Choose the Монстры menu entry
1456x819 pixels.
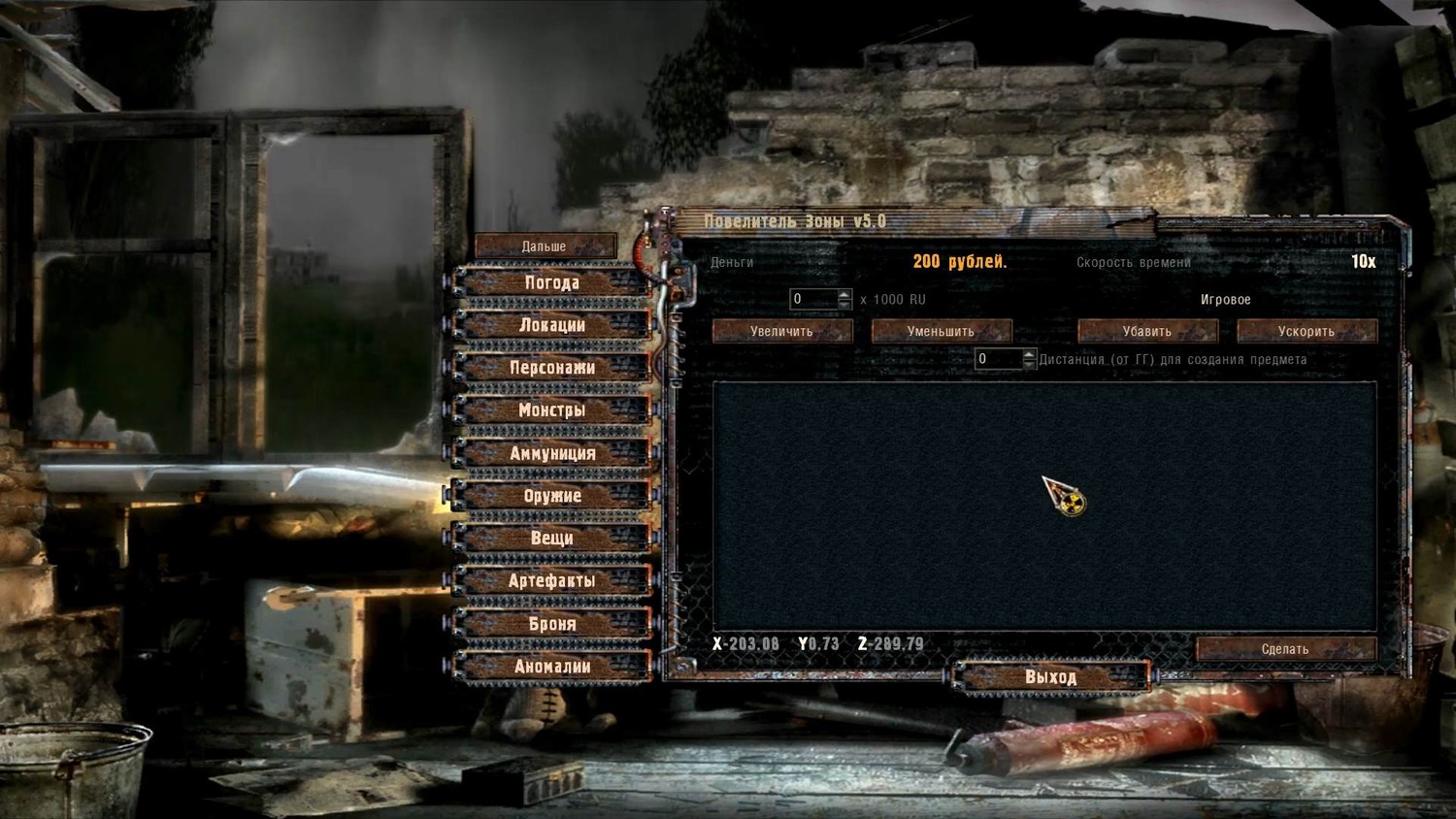click(x=551, y=410)
